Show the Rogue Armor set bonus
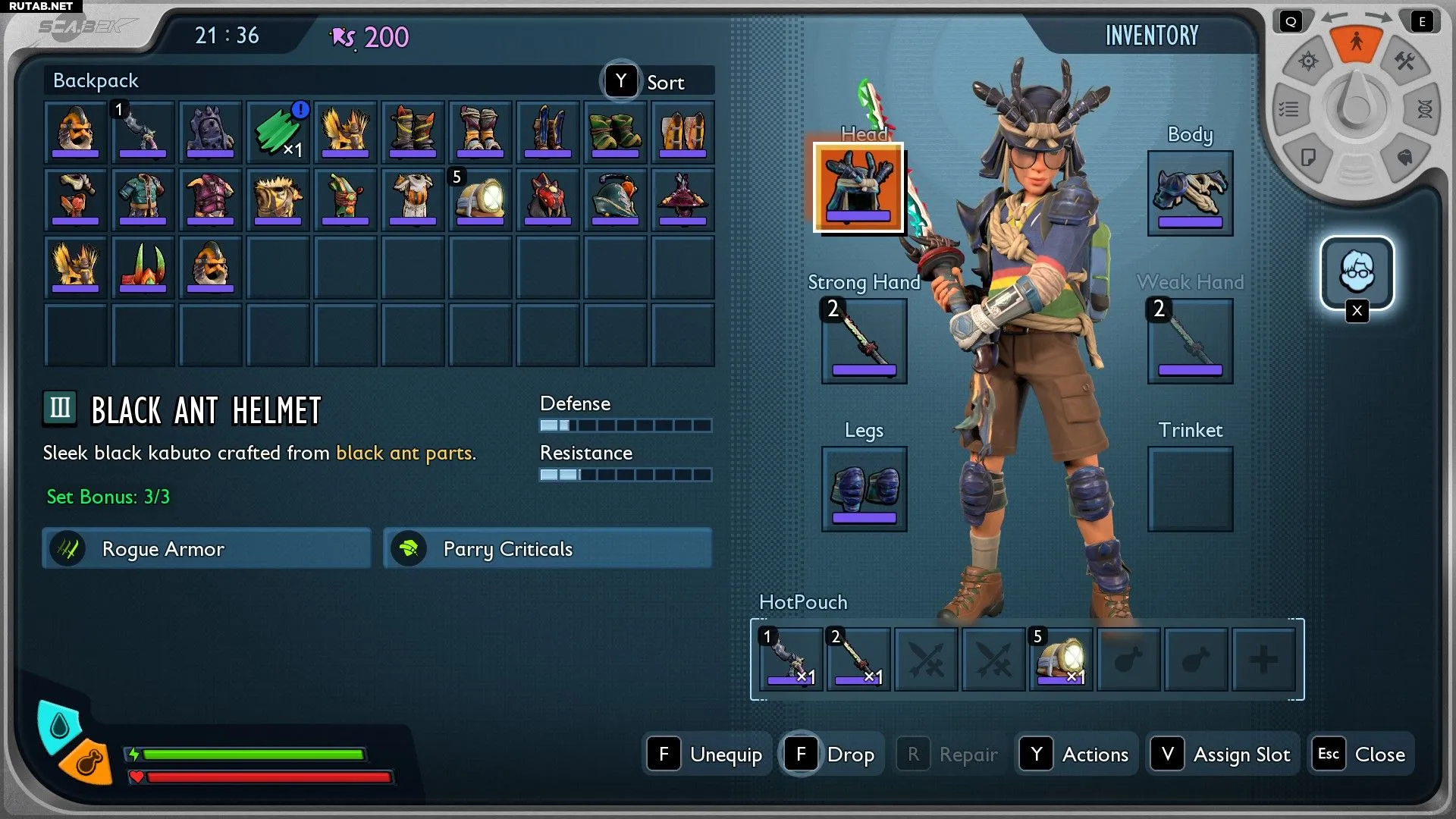1456x819 pixels. tap(206, 548)
